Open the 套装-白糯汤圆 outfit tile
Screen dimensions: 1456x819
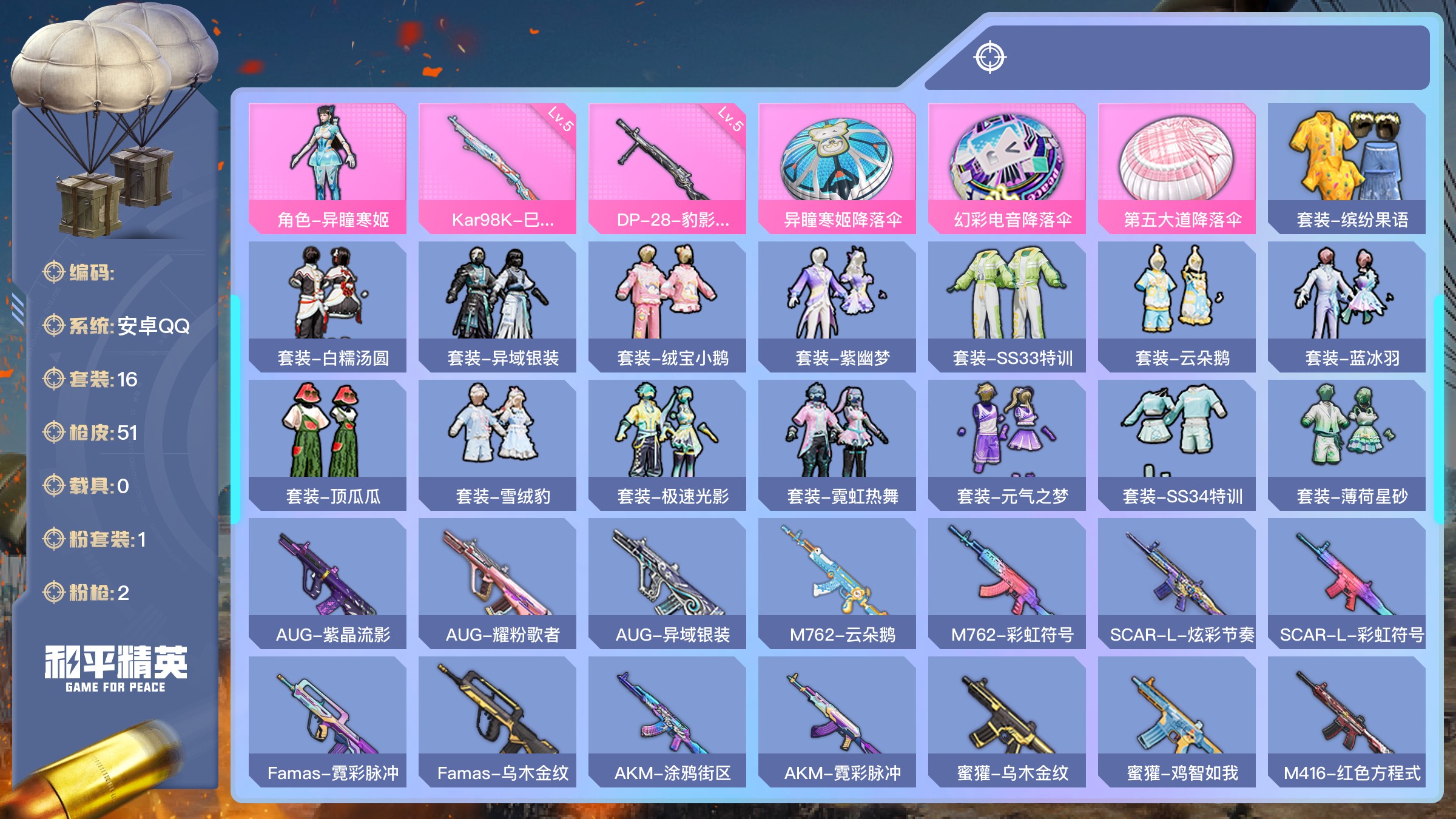click(x=327, y=306)
